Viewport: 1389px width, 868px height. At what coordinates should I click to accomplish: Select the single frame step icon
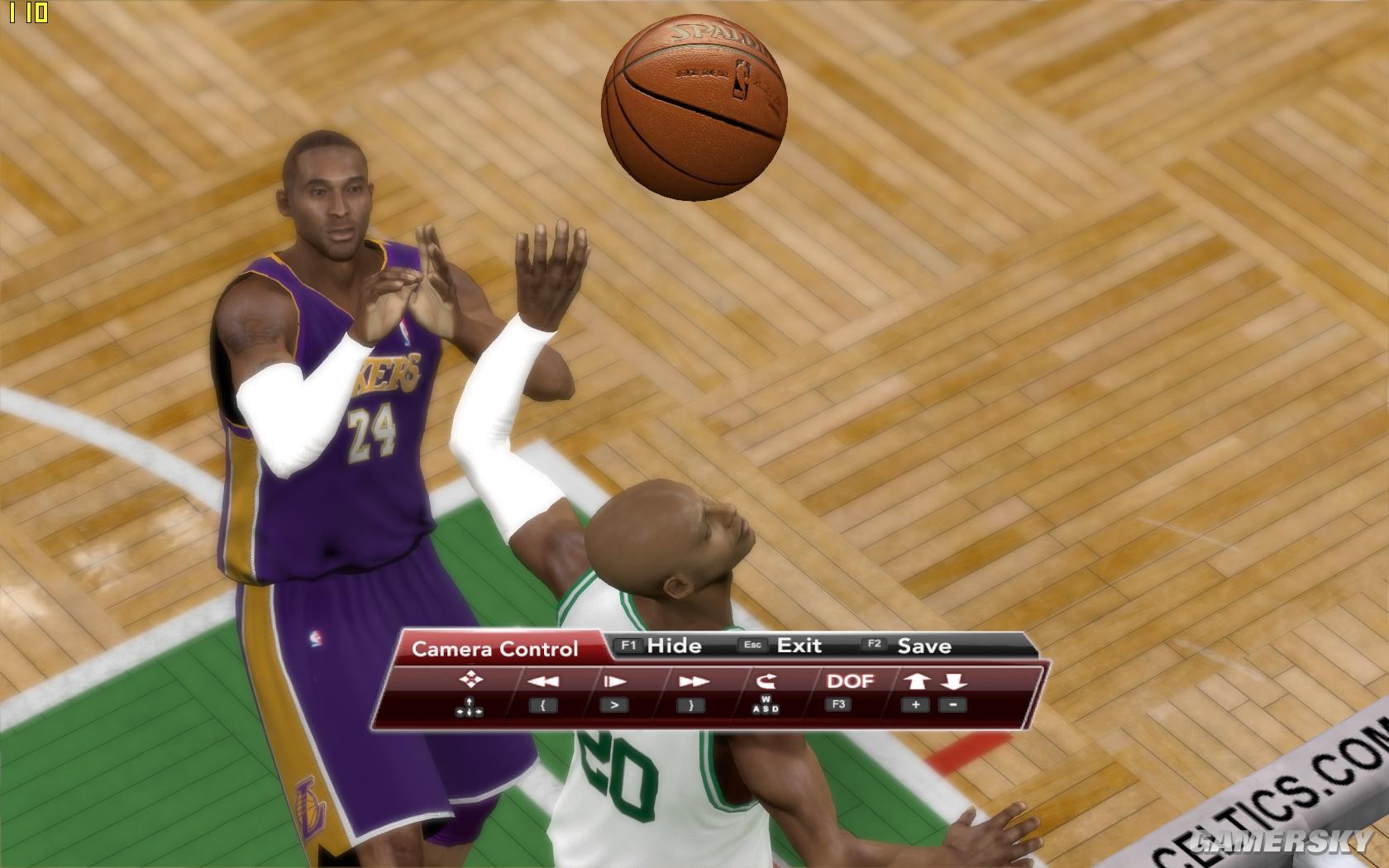click(615, 682)
